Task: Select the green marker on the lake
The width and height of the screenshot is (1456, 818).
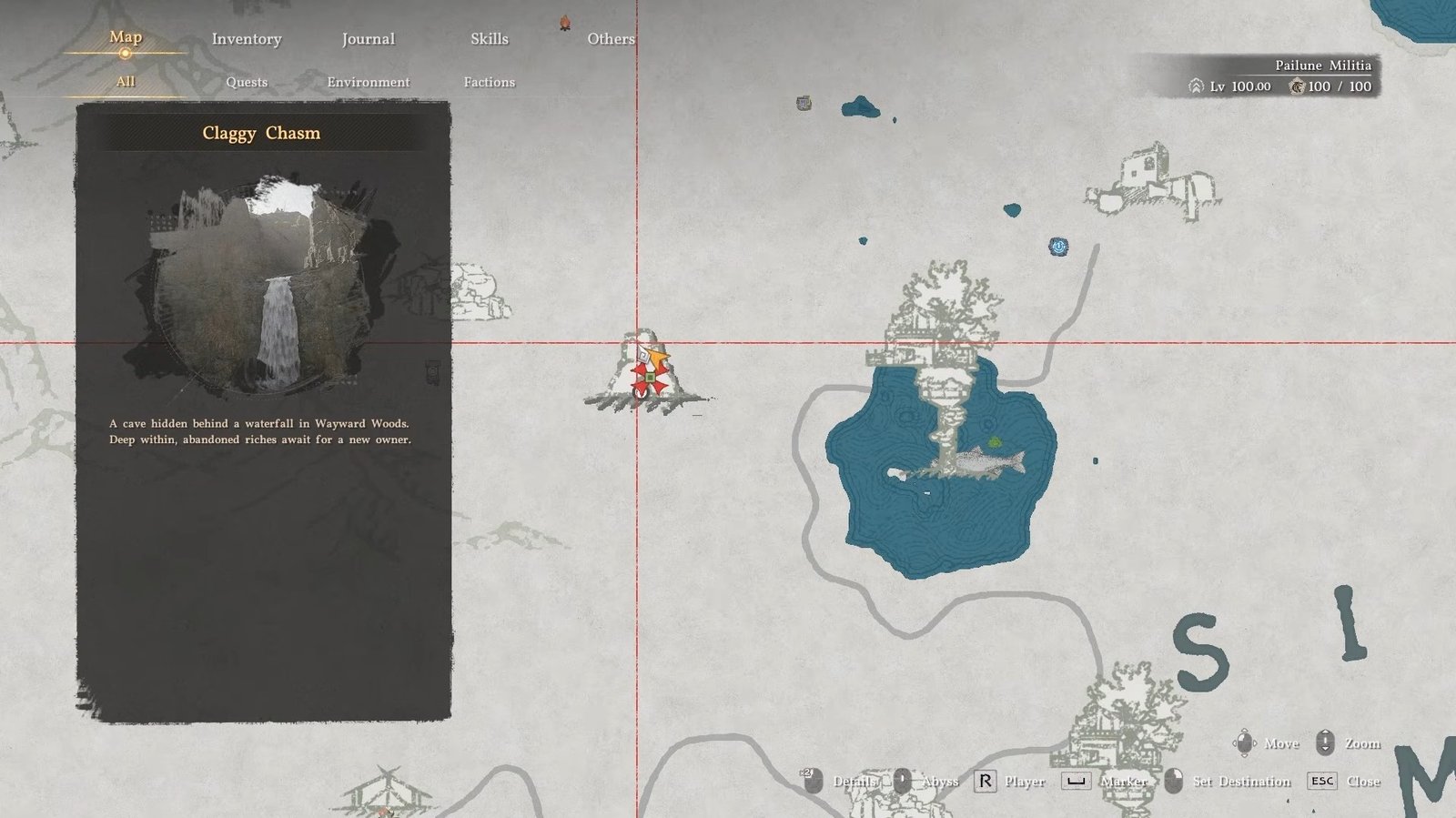Action: 995,443
